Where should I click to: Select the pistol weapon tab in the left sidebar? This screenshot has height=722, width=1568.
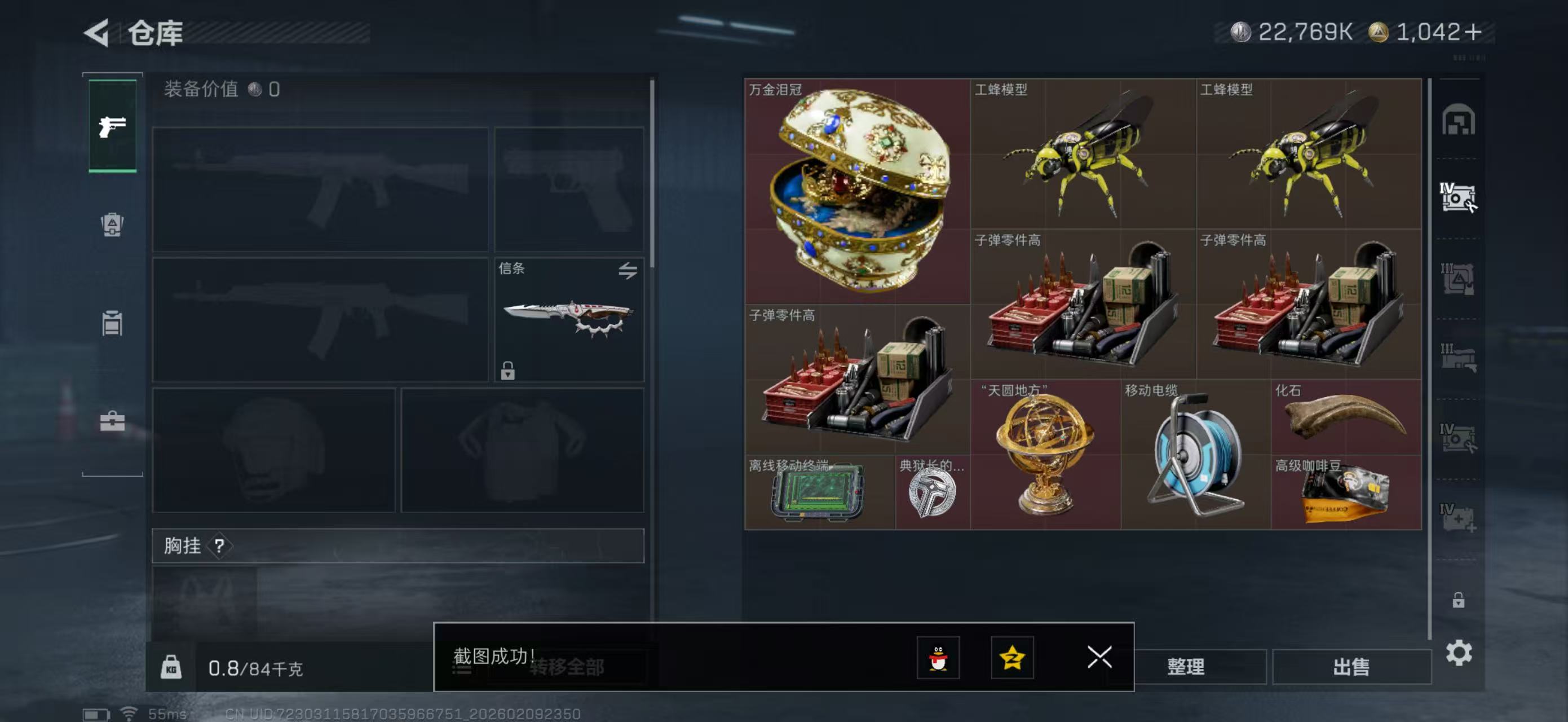pos(112,126)
